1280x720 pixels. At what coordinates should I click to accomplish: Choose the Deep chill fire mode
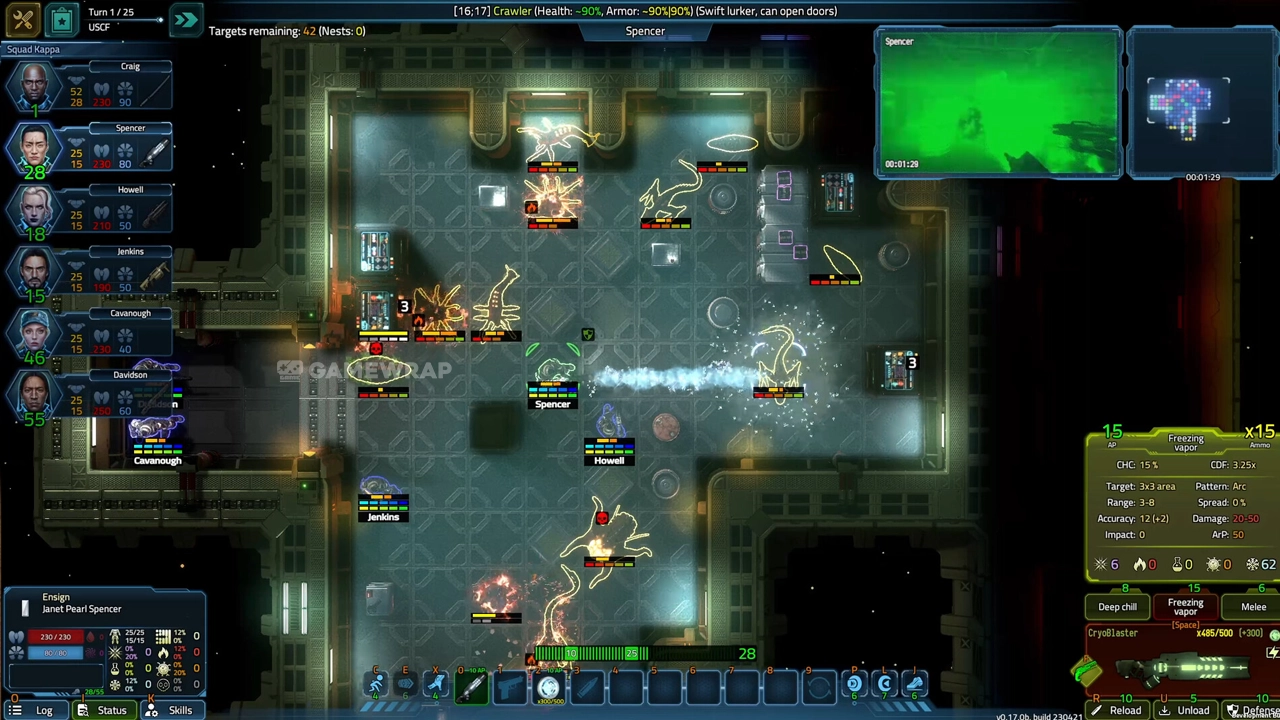click(1117, 607)
